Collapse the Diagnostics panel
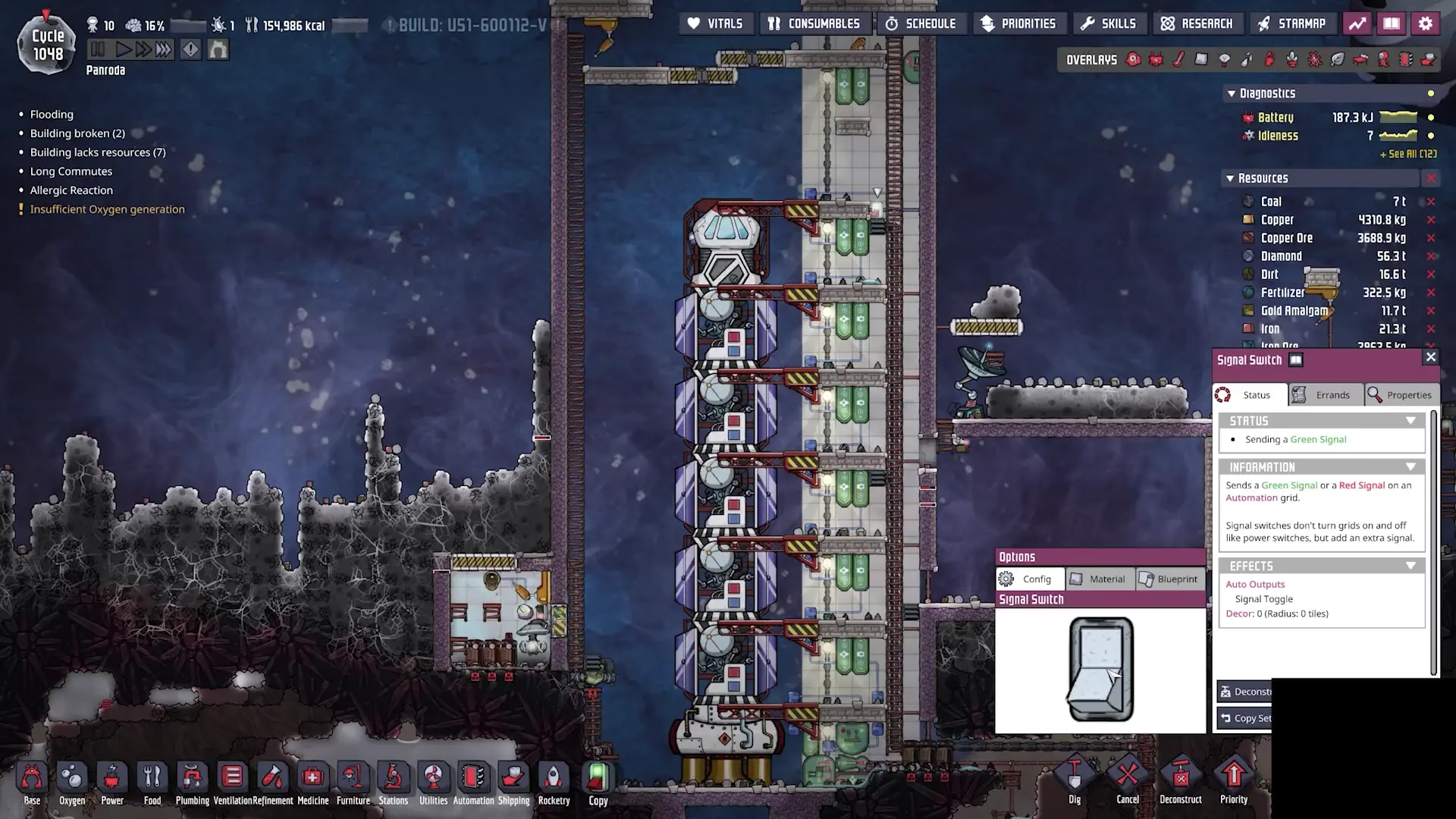 click(x=1231, y=93)
